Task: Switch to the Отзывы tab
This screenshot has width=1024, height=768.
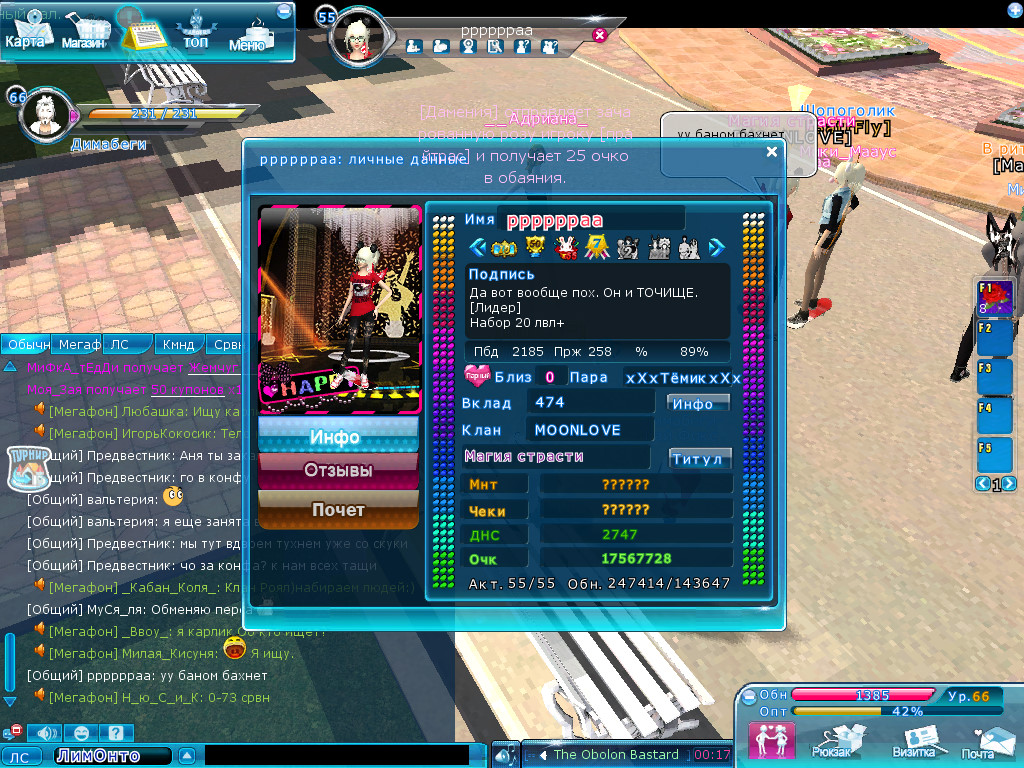Action: [338, 470]
